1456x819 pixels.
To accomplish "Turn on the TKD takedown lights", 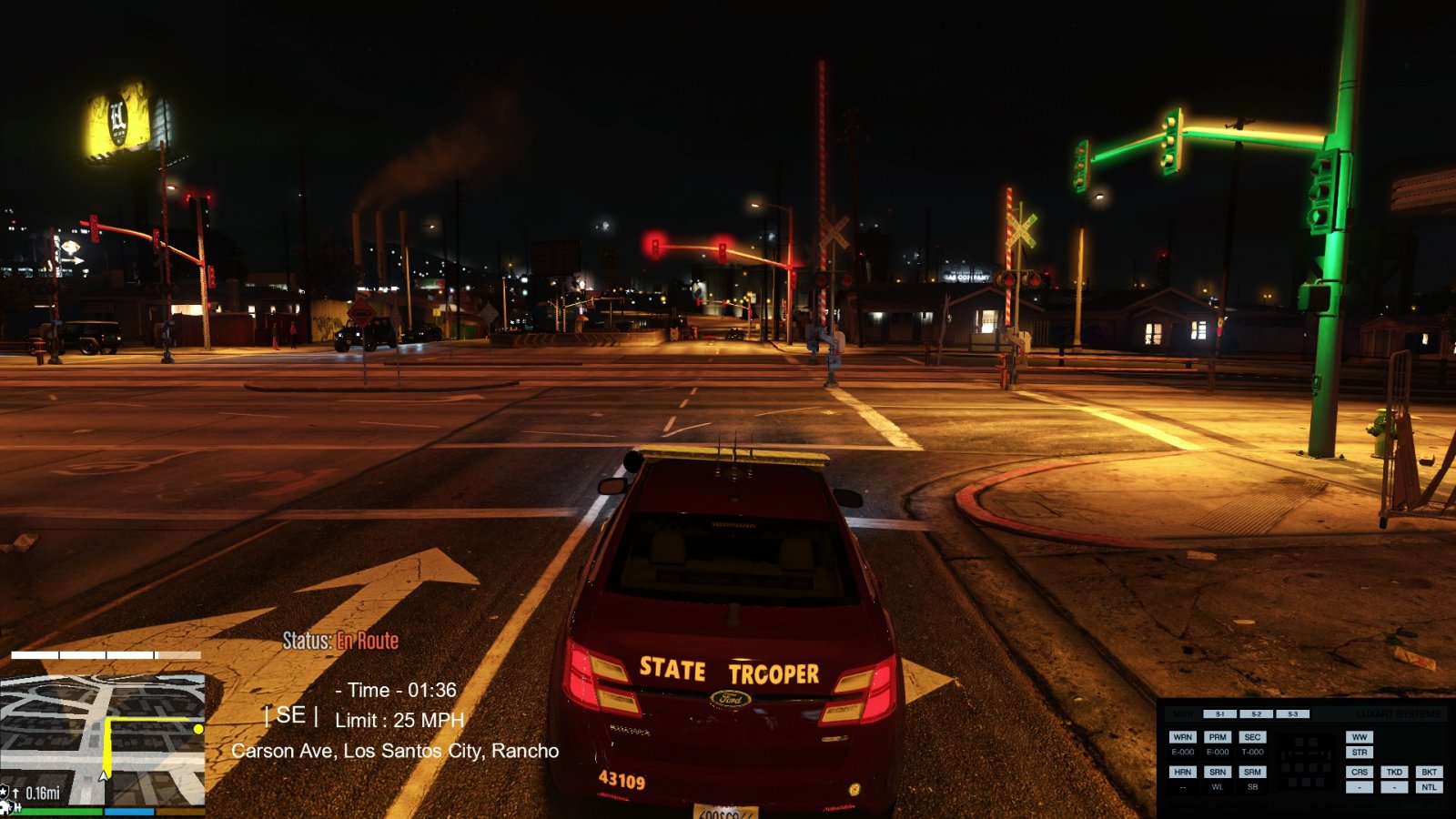I will click(x=1394, y=772).
